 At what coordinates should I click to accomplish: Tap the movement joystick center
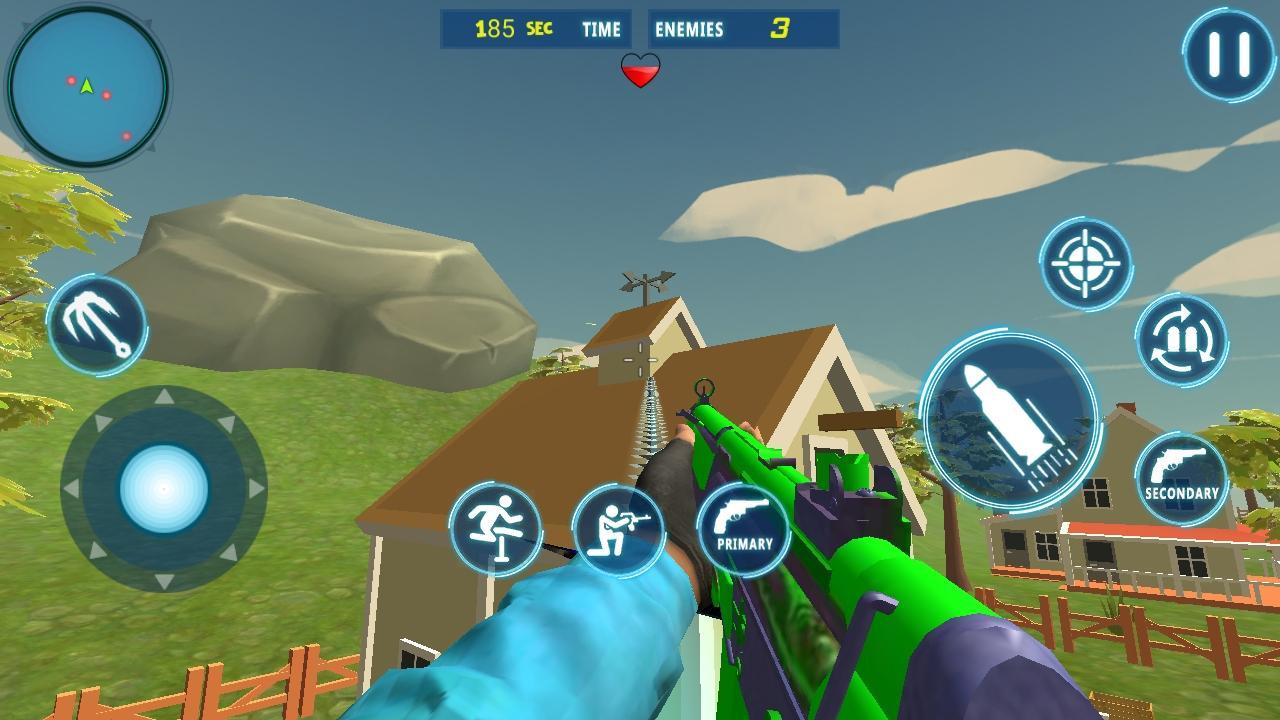[x=164, y=489]
